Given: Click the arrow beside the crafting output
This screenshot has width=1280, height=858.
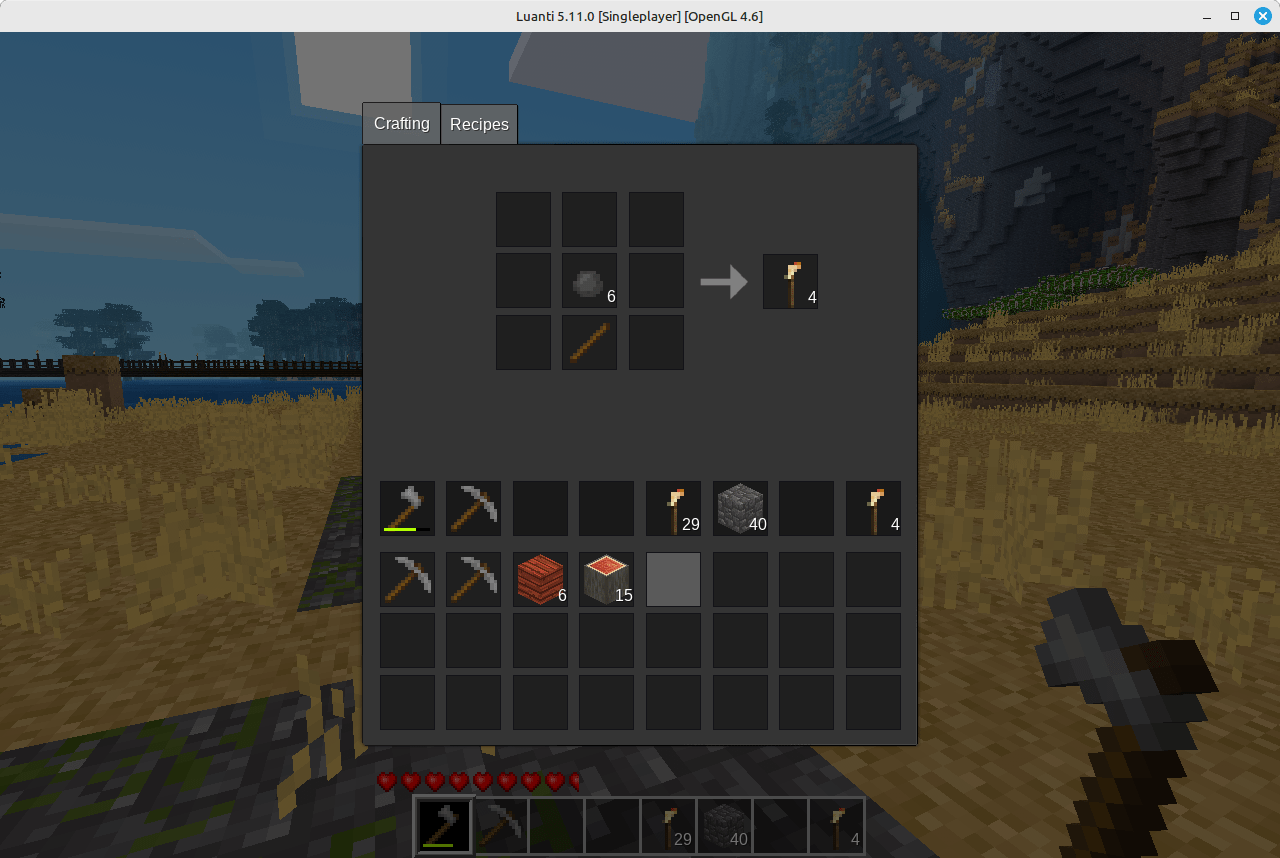Looking at the screenshot, I should point(722,281).
